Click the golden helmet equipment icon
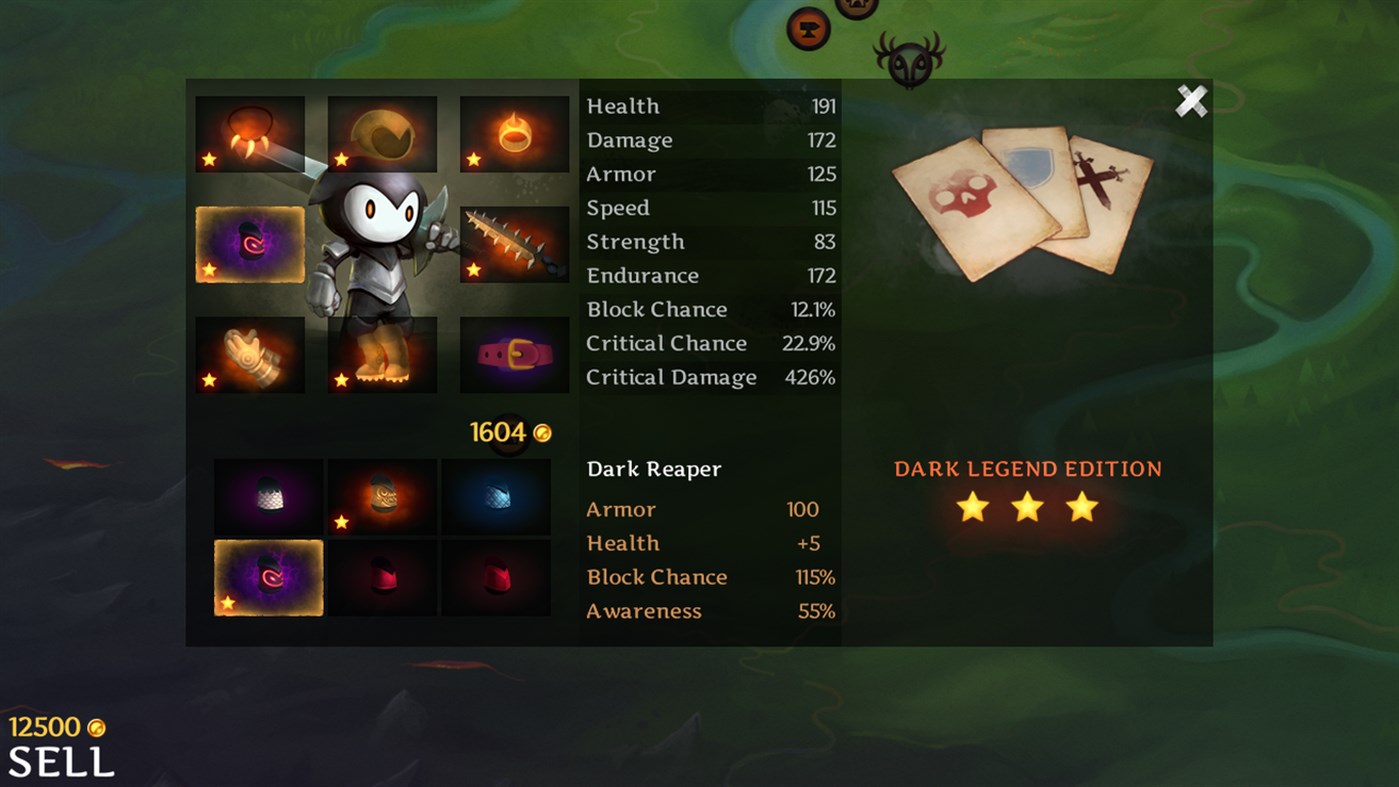Image resolution: width=1399 pixels, height=787 pixels. tap(381, 132)
